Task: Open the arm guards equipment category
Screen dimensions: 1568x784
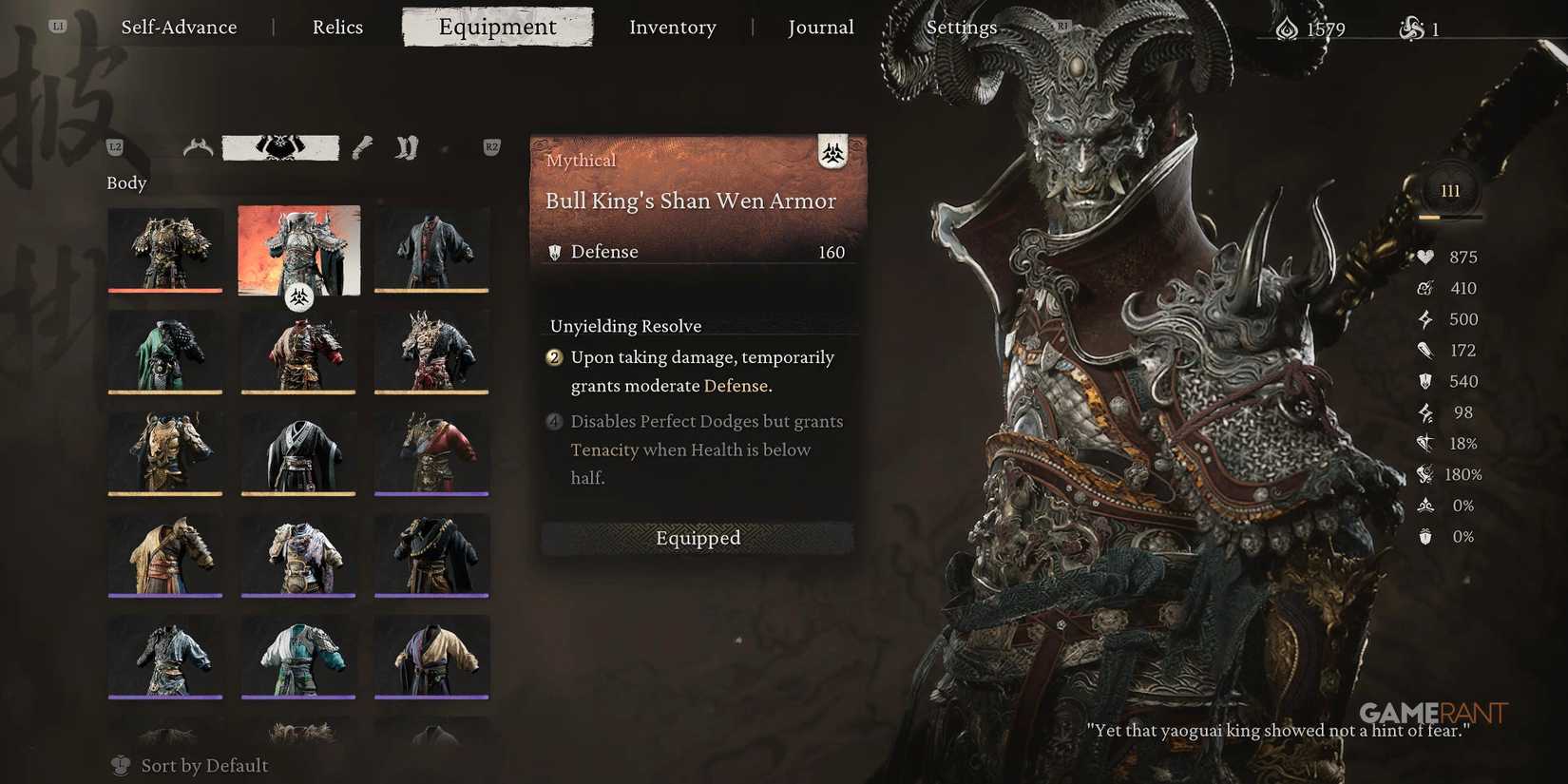Action: pyautogui.click(x=361, y=147)
